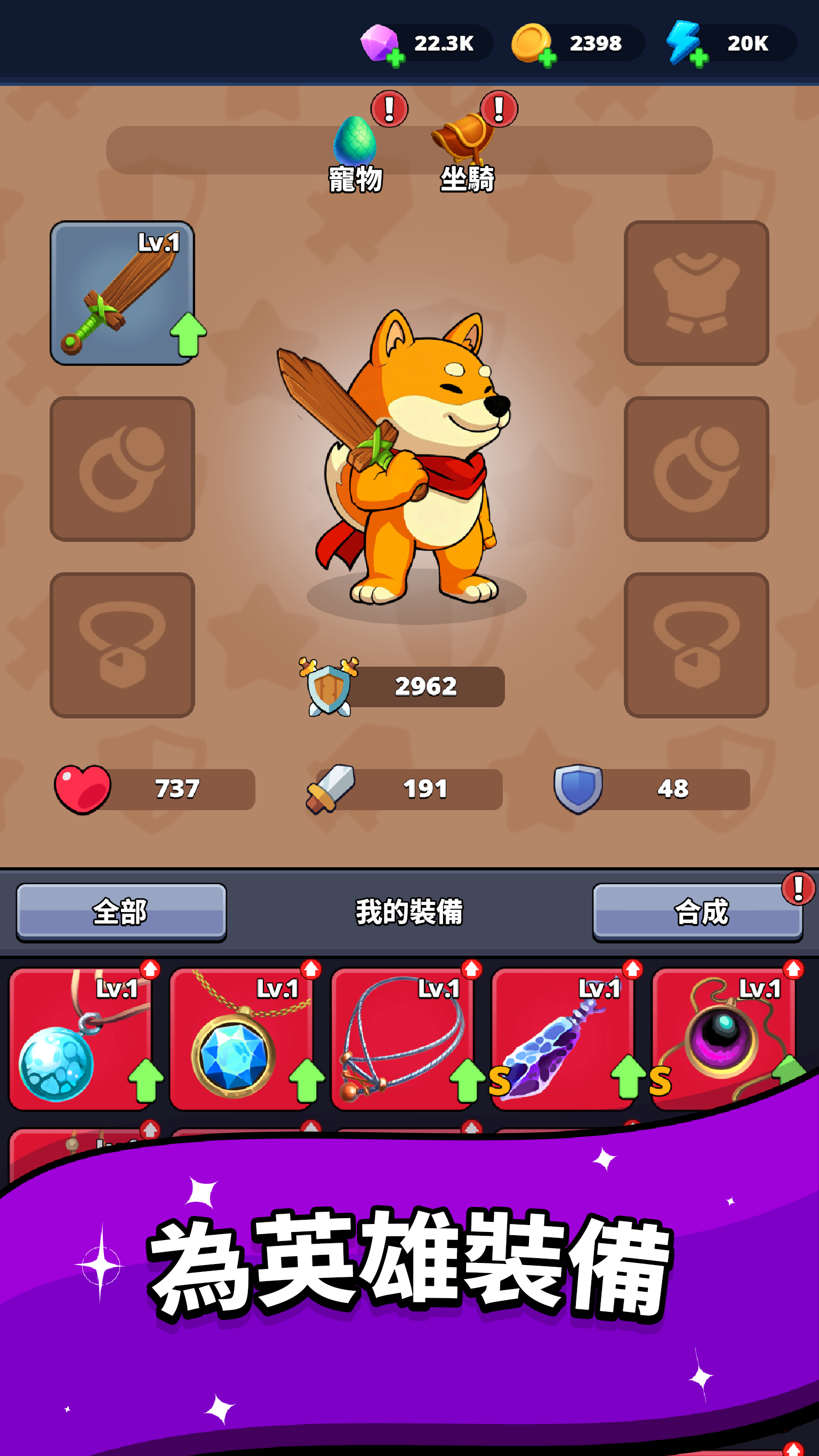
Task: Click the empty armor equipment slot
Action: [695, 294]
